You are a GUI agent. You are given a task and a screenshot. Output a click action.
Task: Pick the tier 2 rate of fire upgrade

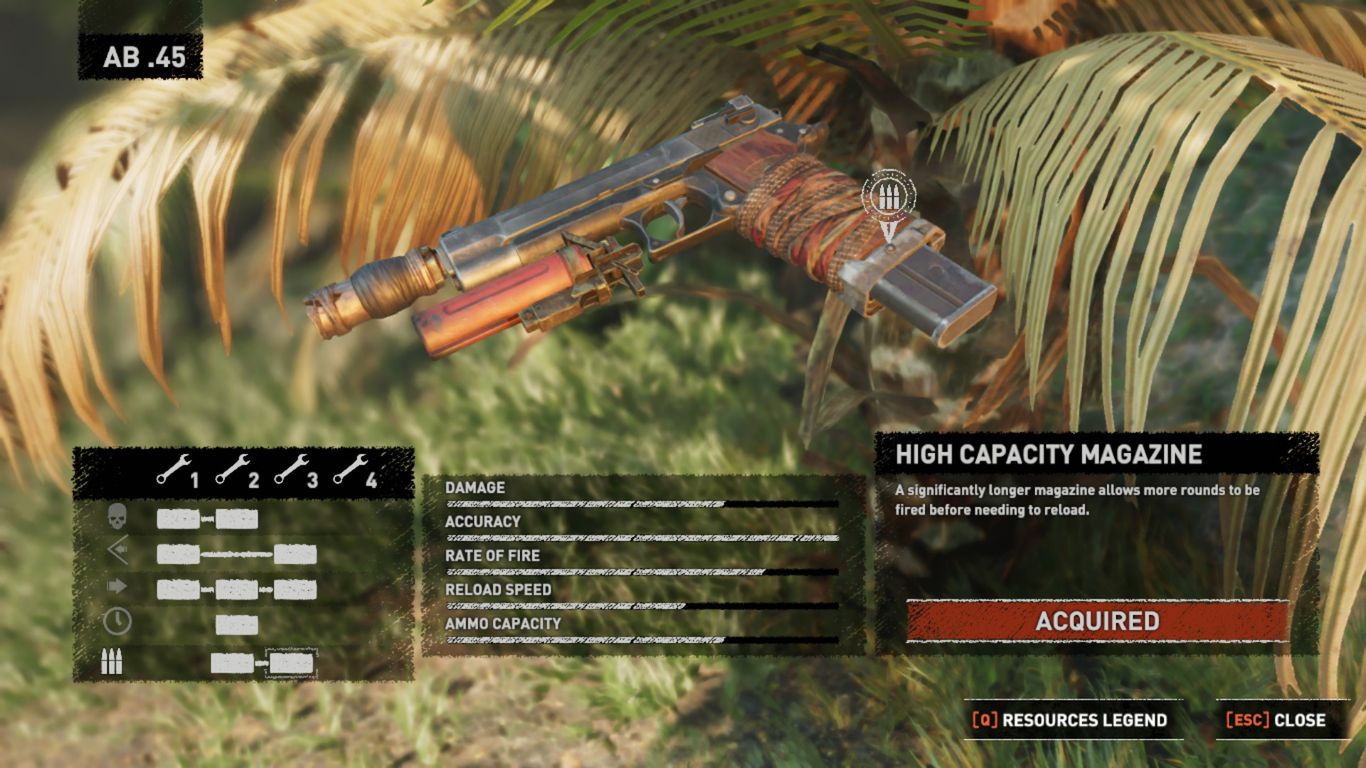coord(237,589)
